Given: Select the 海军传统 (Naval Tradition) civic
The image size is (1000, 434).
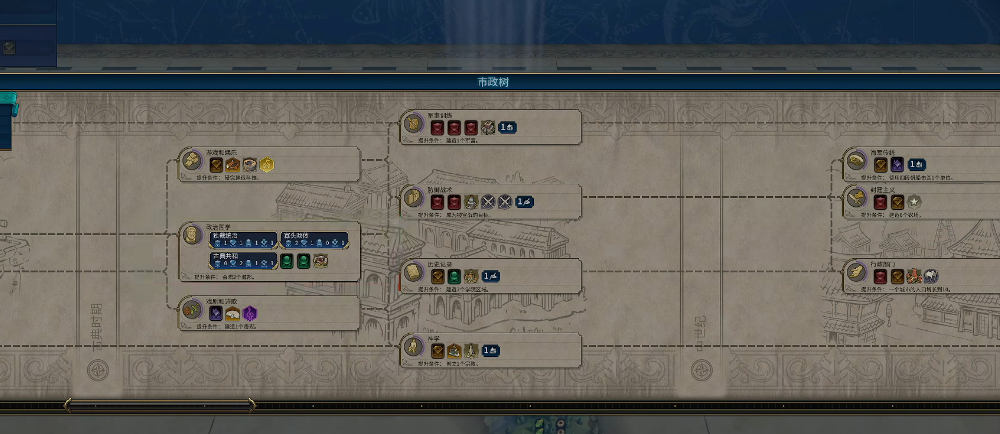Looking at the screenshot, I should (x=857, y=161).
